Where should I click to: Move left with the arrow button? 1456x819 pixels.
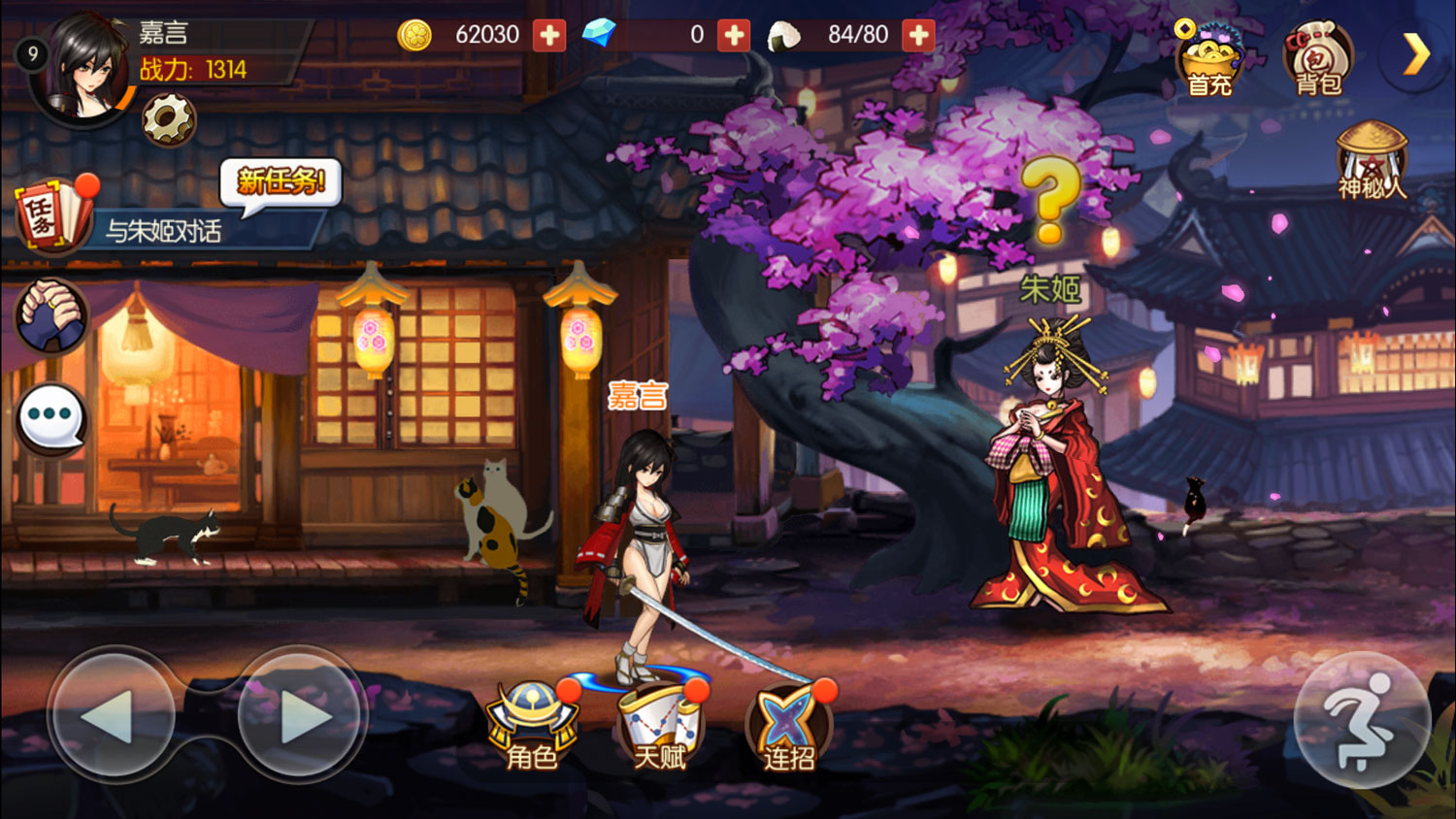click(x=111, y=716)
